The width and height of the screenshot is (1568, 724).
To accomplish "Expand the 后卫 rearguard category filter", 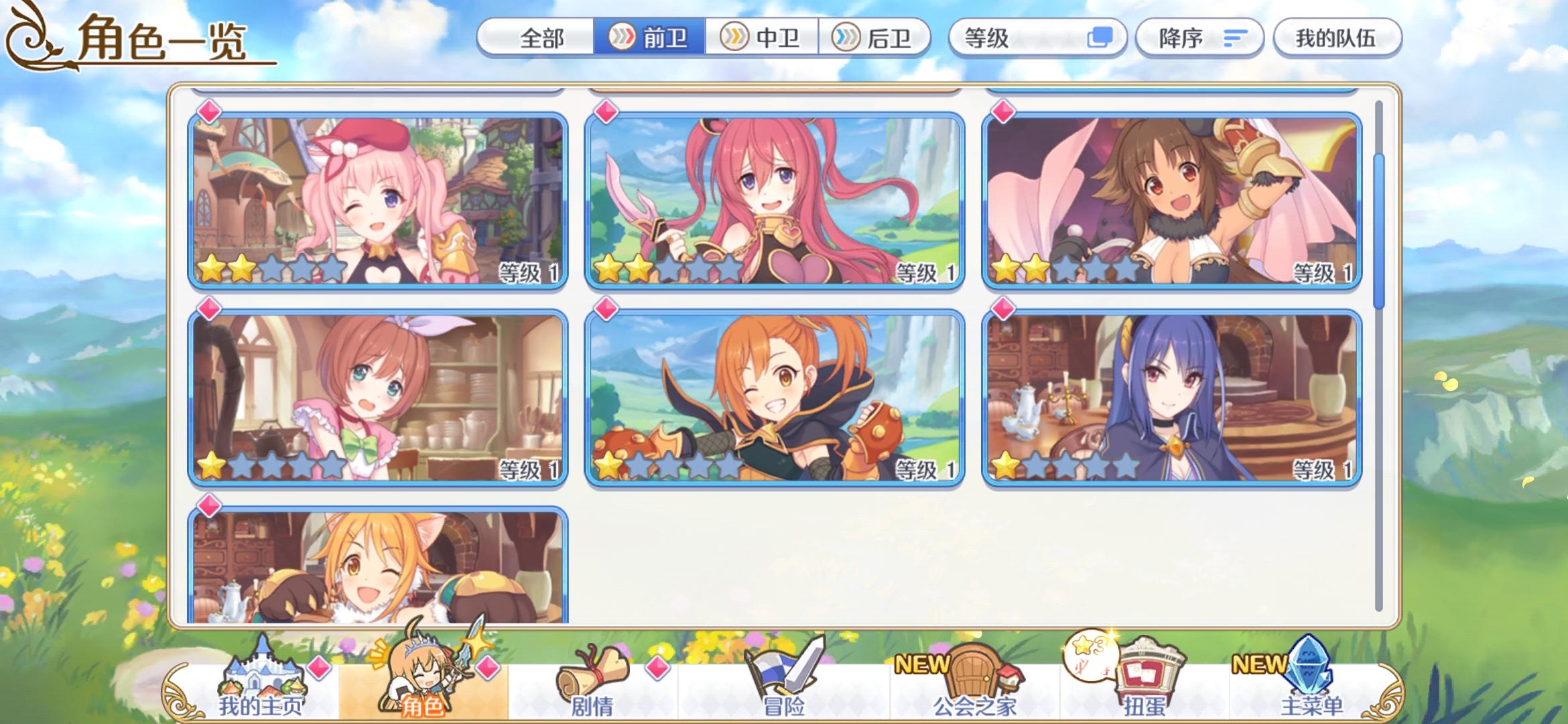I will 880,38.
